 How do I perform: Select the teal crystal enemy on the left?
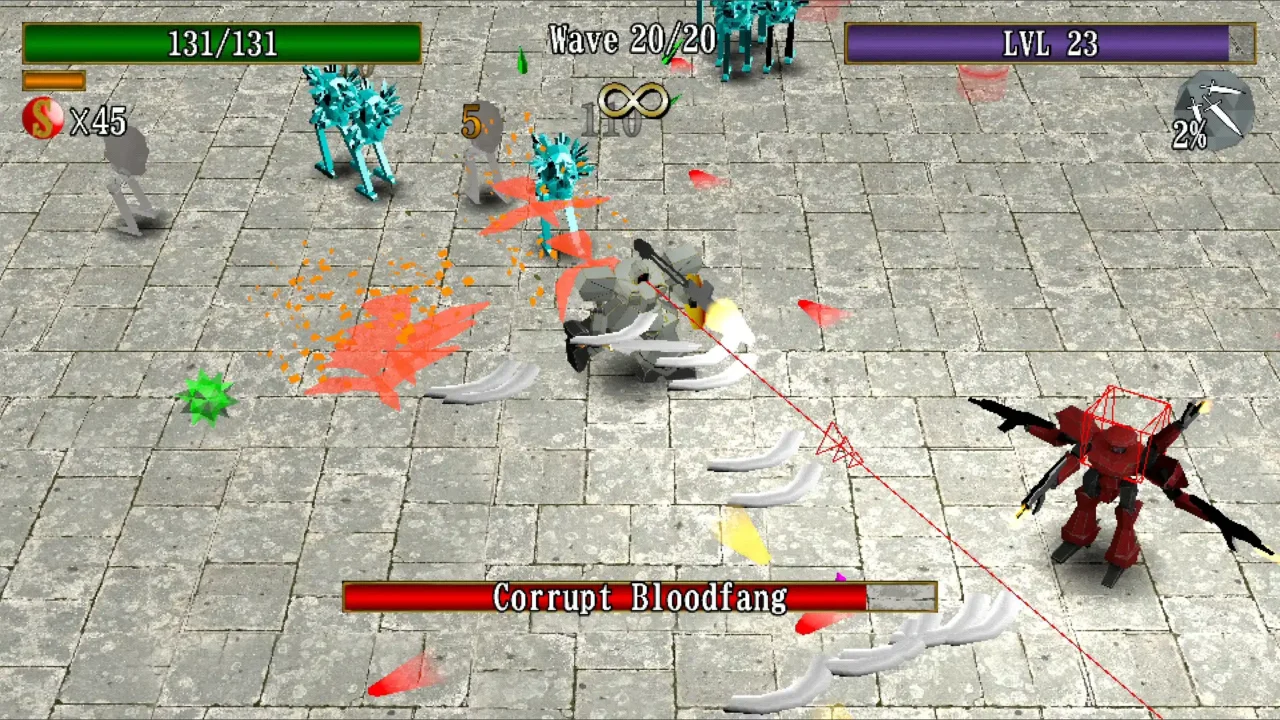click(350, 130)
